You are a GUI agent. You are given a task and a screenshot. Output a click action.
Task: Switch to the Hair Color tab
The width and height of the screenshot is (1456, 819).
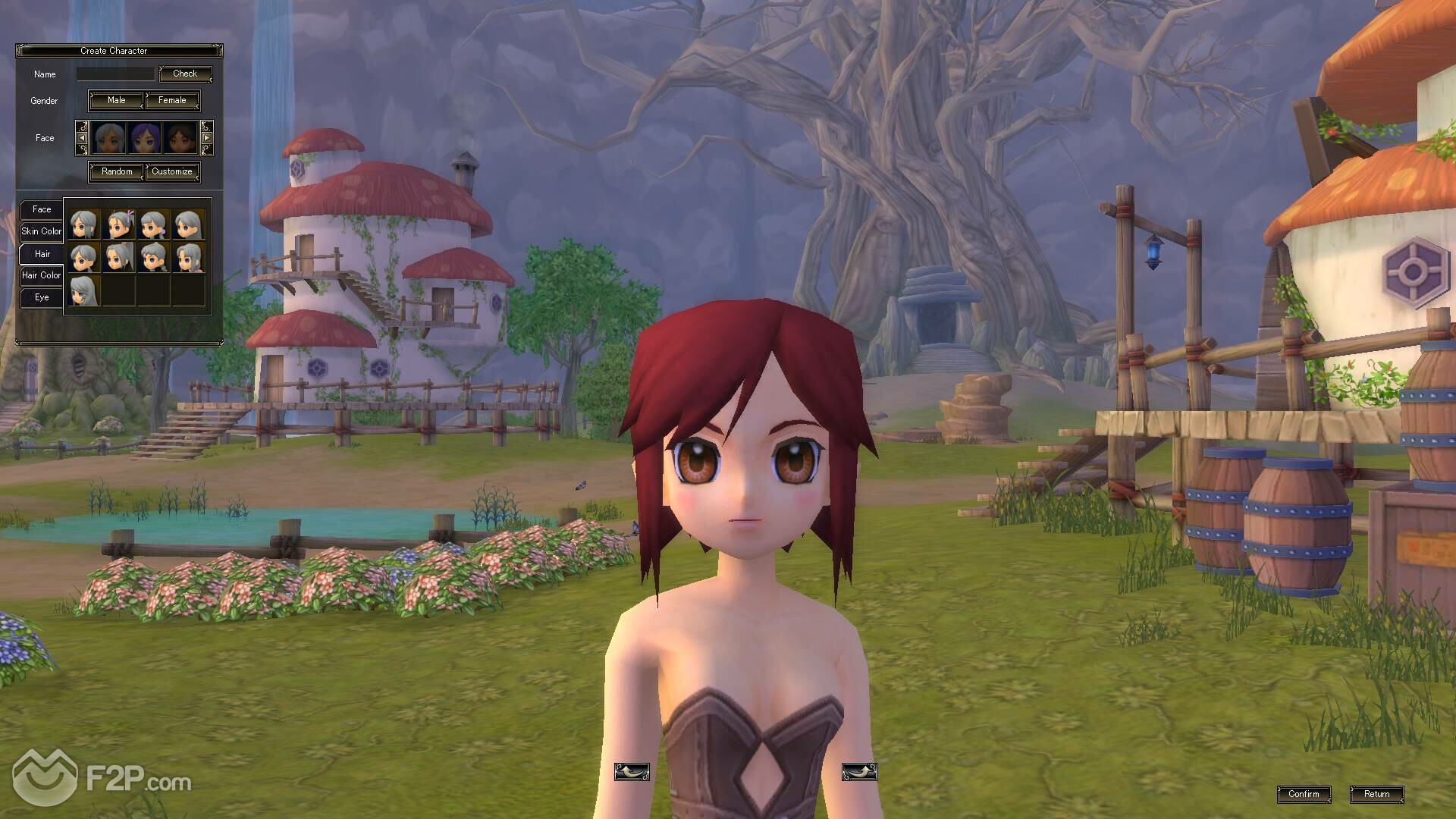(41, 275)
